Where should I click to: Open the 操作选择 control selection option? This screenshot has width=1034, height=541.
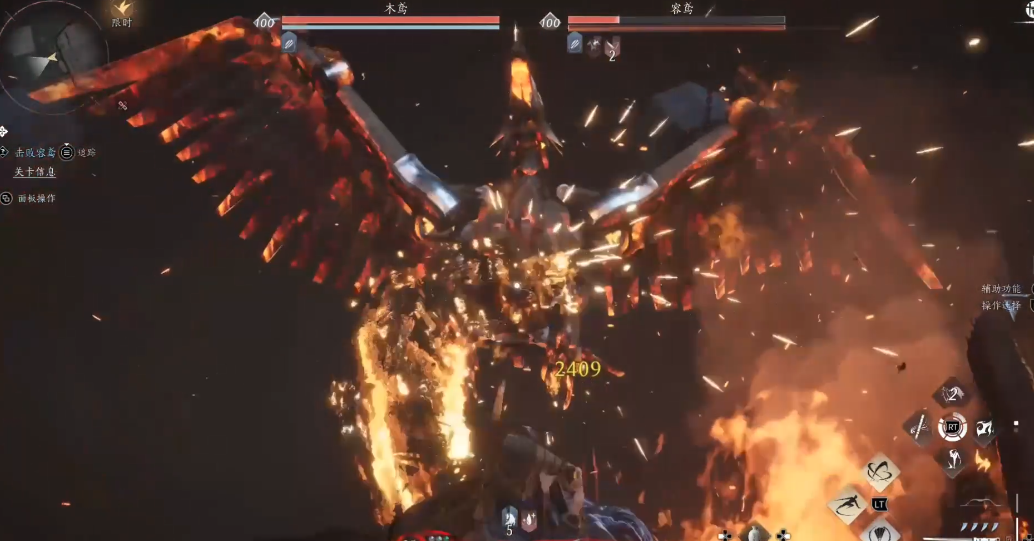(x=1001, y=305)
